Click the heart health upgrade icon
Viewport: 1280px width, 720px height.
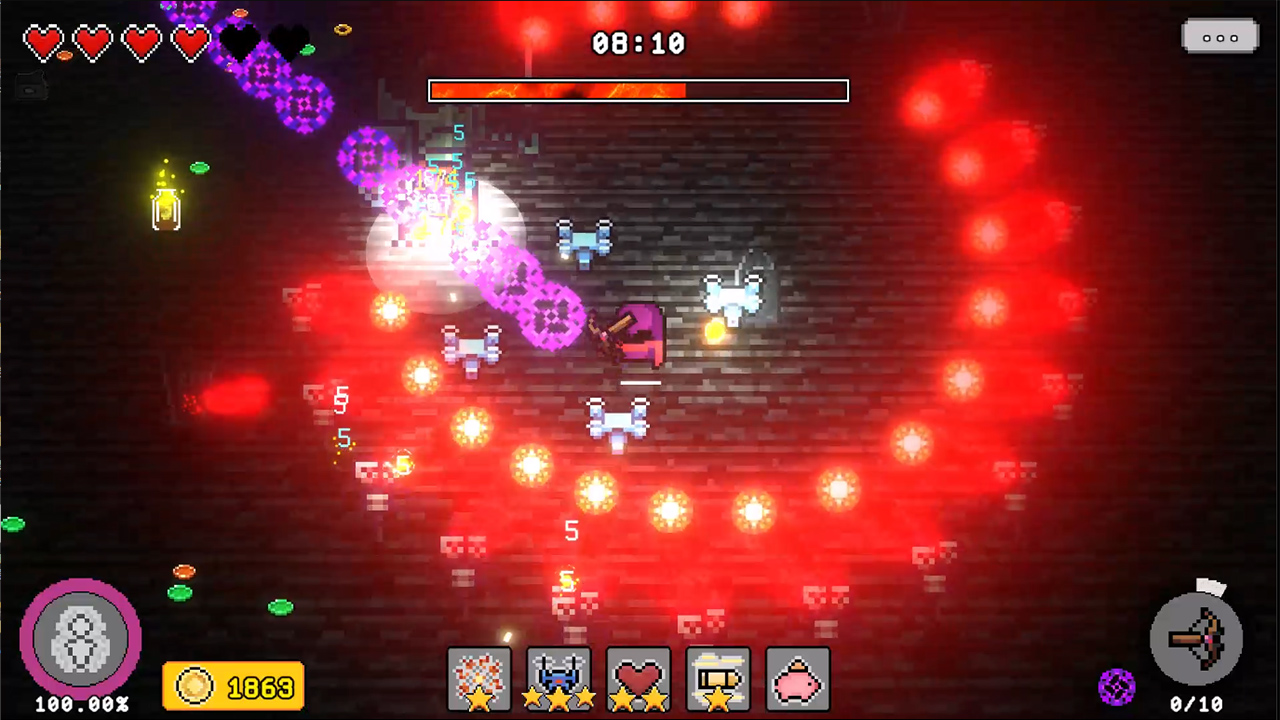638,678
